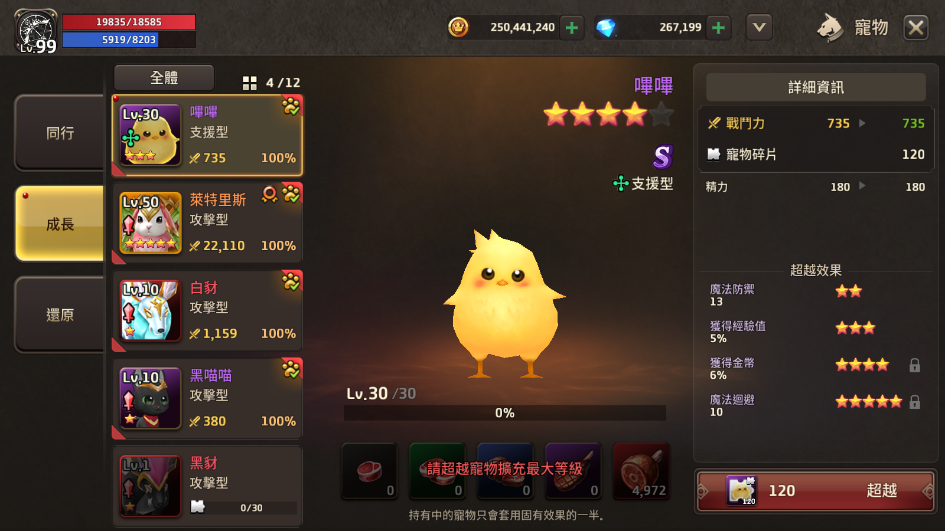The height and width of the screenshot is (531, 945).
Task: Buy more diamonds with plus button
Action: (718, 27)
